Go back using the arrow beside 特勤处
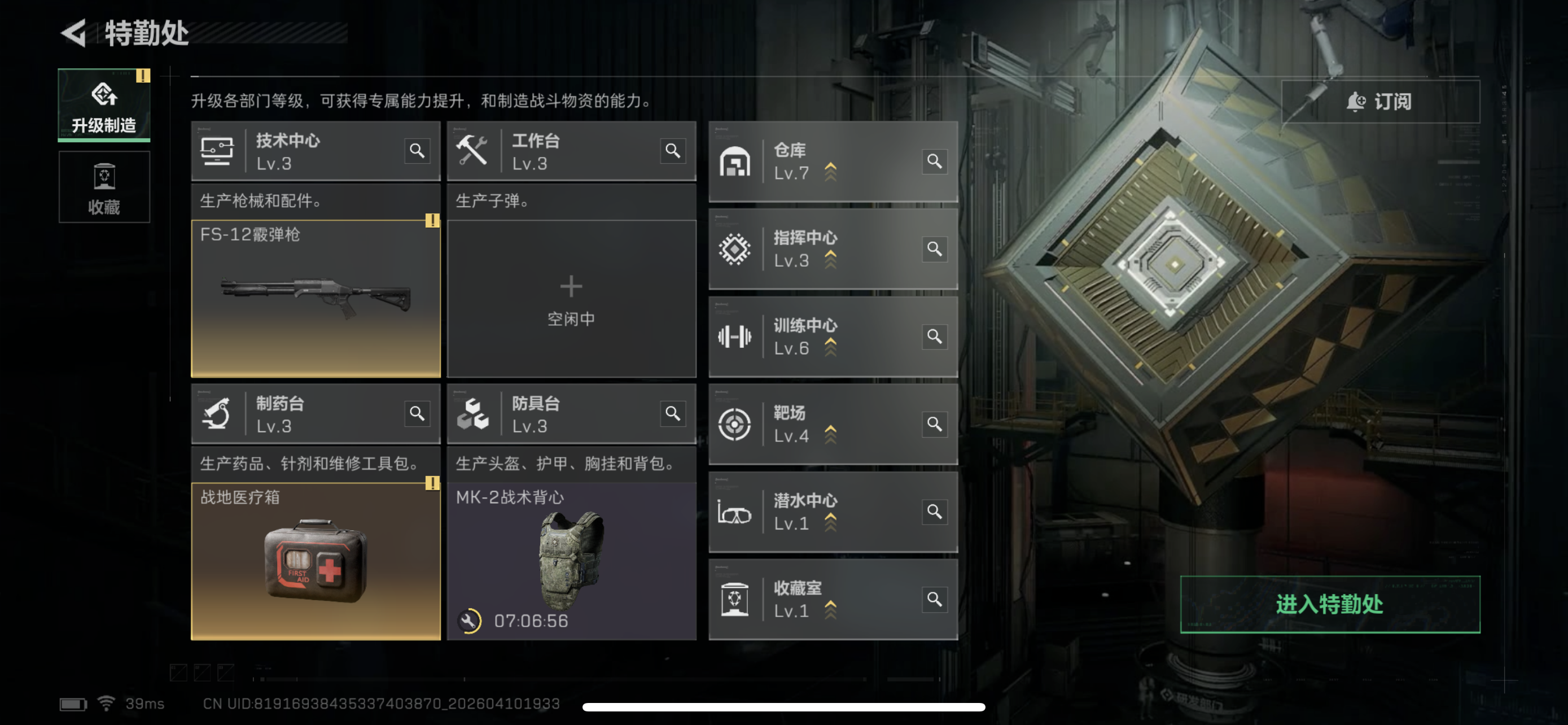Screen dimensions: 1568x725 click(x=75, y=33)
